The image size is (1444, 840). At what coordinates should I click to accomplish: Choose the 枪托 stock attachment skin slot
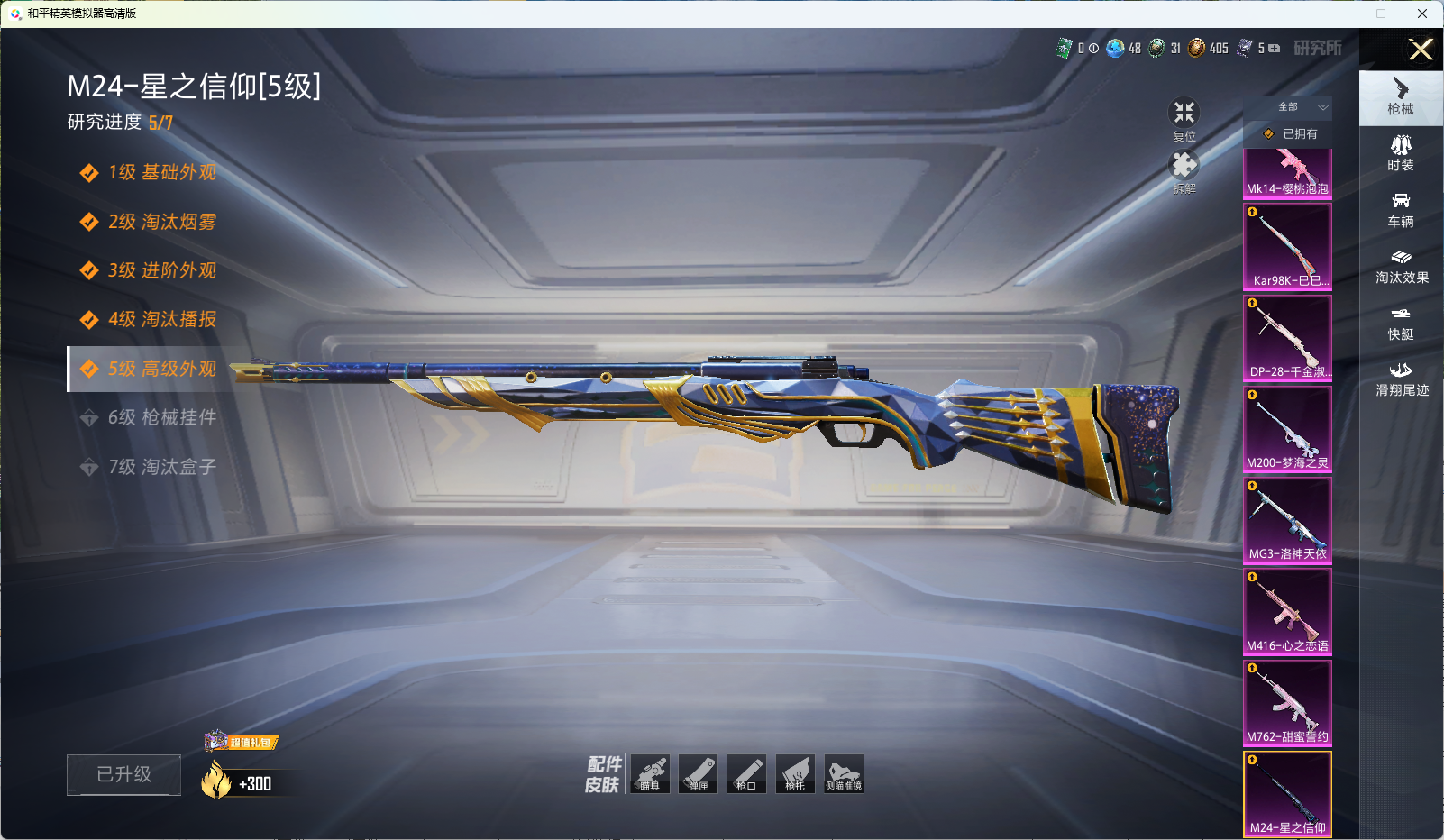[795, 774]
